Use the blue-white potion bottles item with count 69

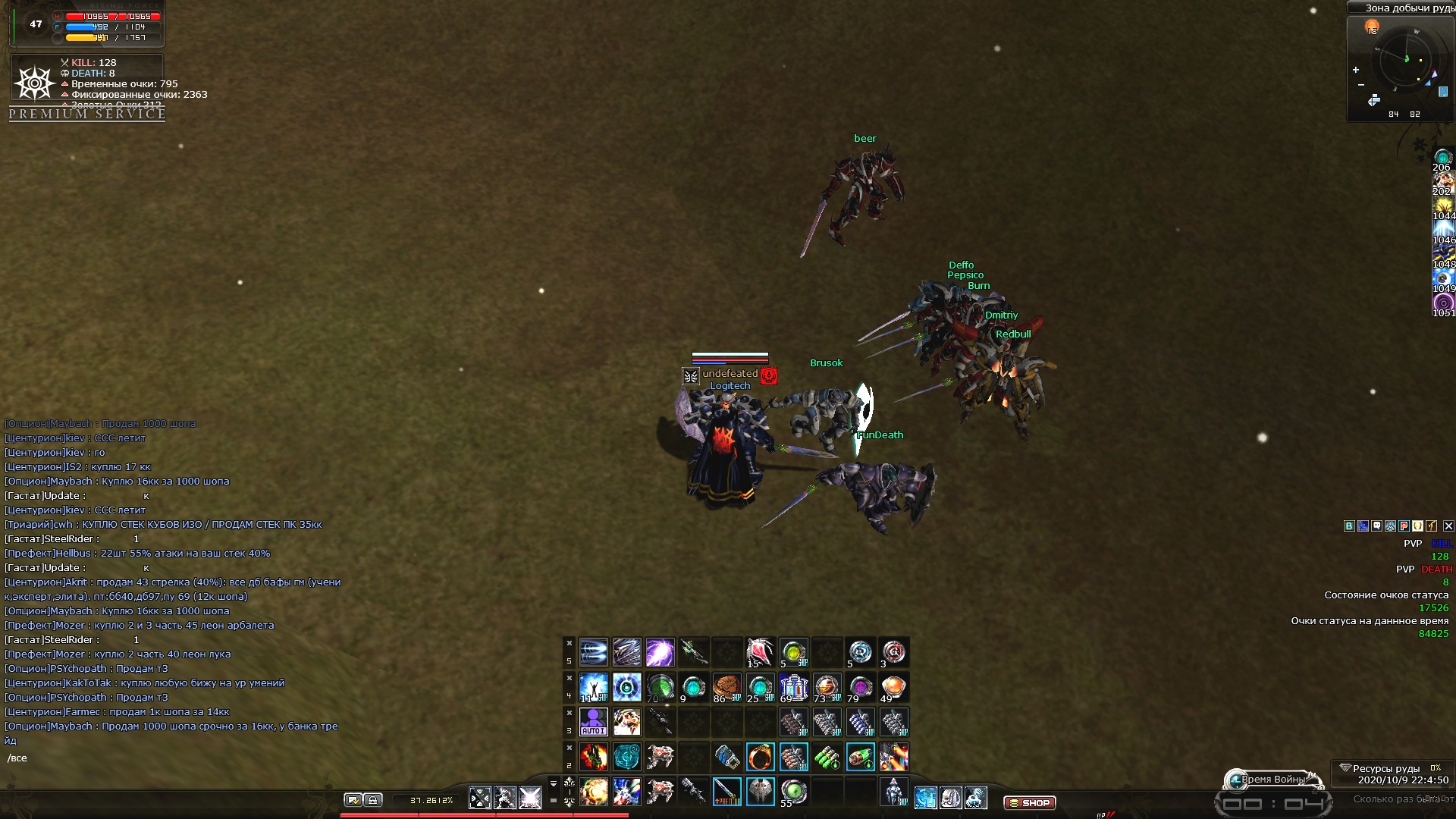click(x=793, y=687)
